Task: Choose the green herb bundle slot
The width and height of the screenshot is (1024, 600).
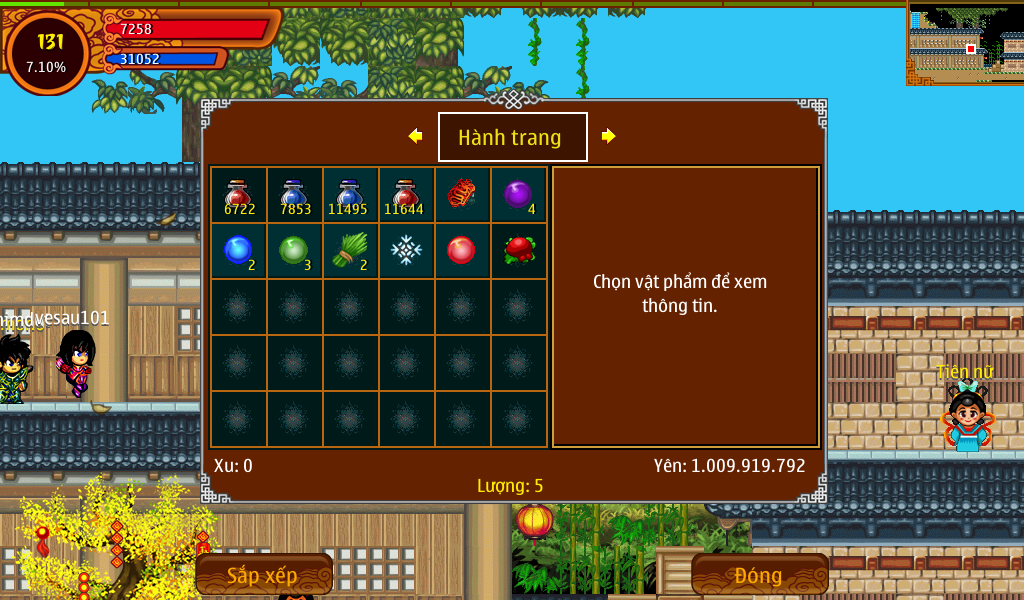Action: [x=351, y=251]
